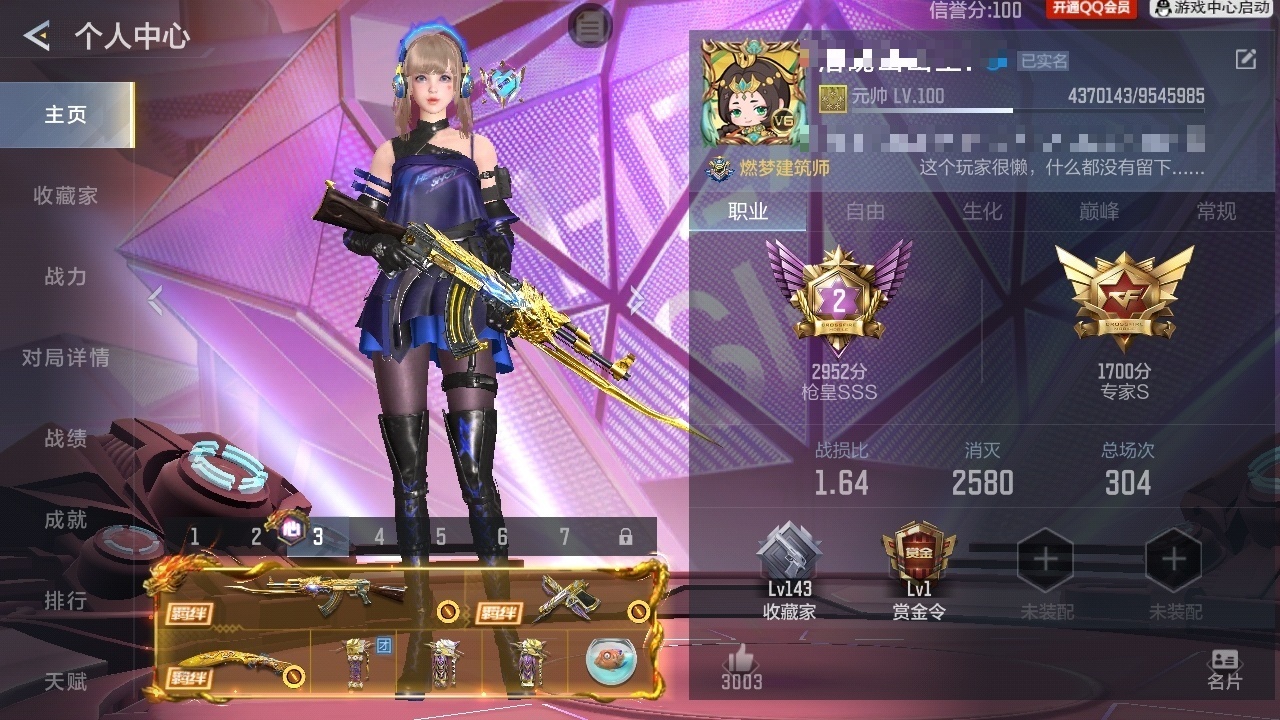Screen dimensions: 1280x720
Task: Go back using the arrow beside 个人中心
Action: coord(37,37)
